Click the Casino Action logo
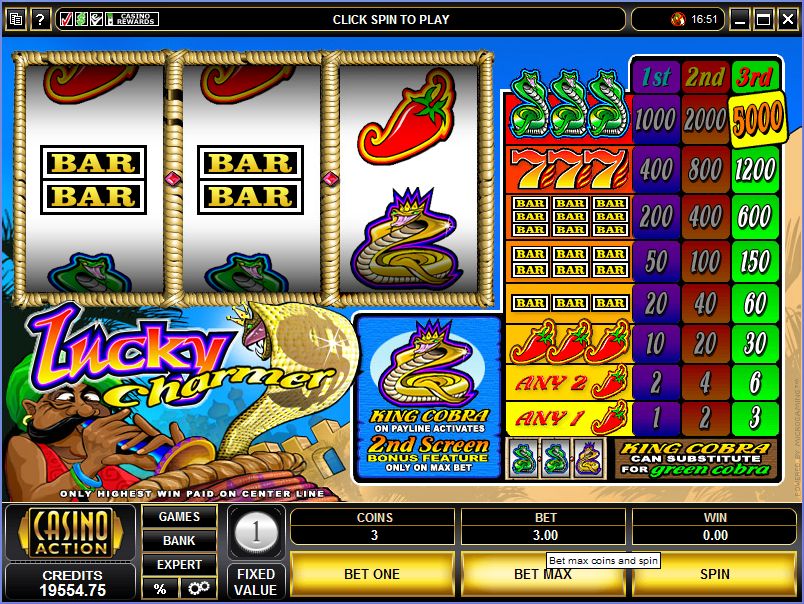 pyautogui.click(x=70, y=534)
